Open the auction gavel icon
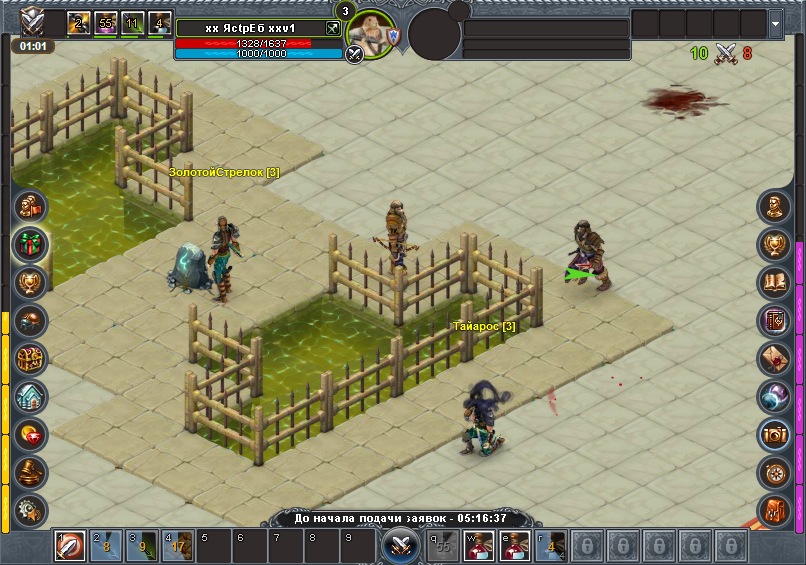This screenshot has height=565, width=806. [x=30, y=471]
